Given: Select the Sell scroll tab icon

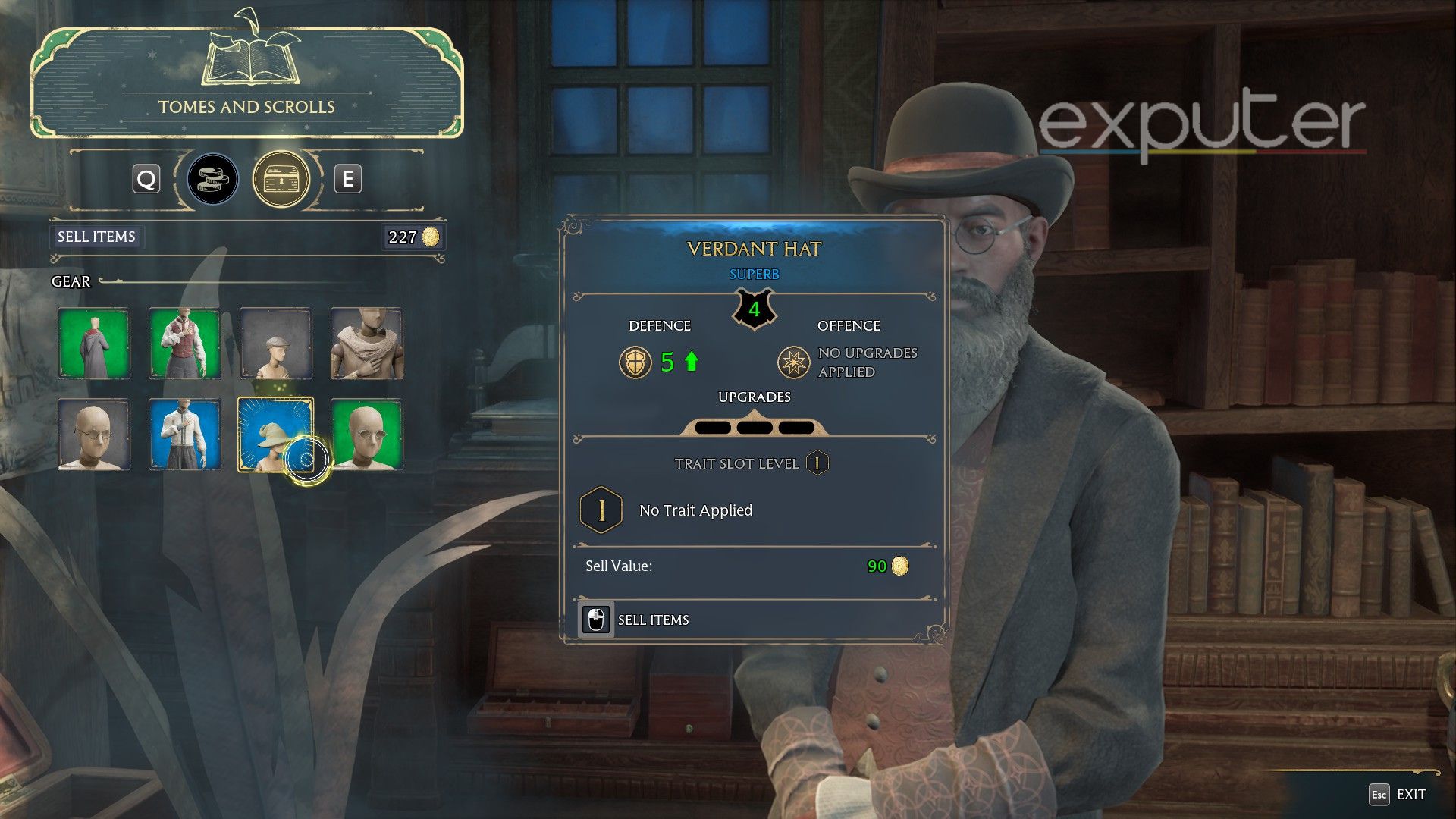Looking at the screenshot, I should pos(213,180).
